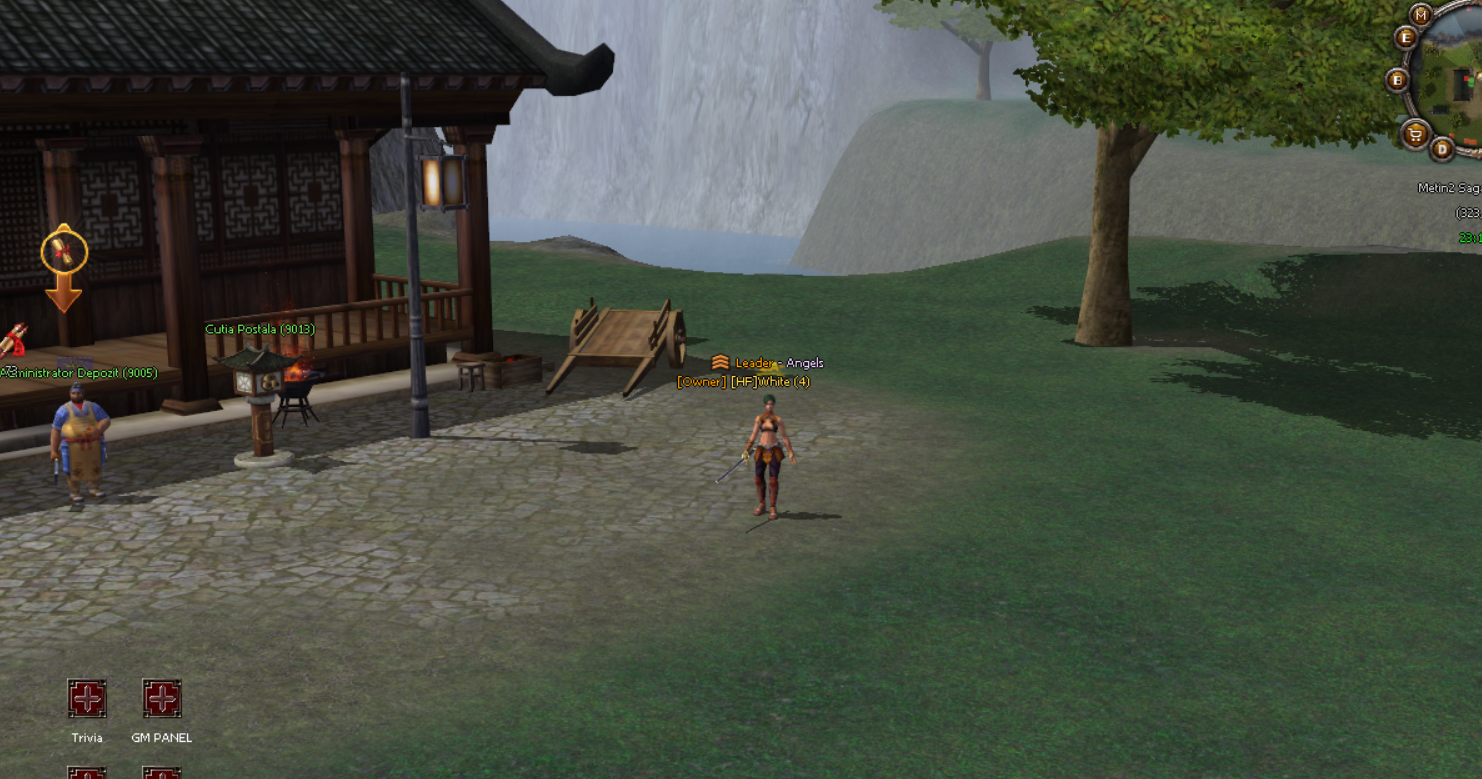Screen dimensions: 1482x779
Task: Click the quest scroll arrow indicator
Action: [63, 266]
